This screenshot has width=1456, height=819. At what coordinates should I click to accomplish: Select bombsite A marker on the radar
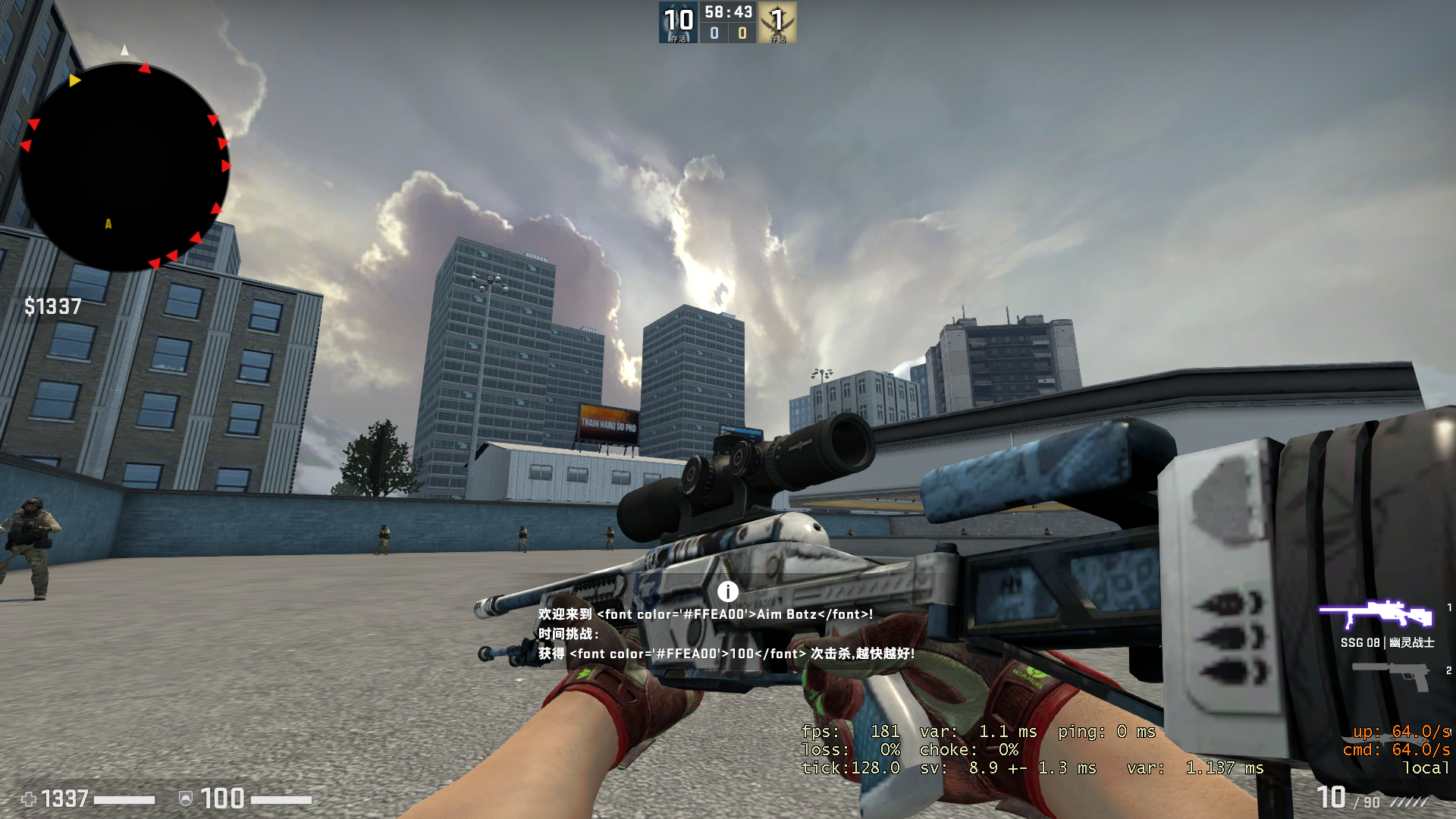[107, 224]
